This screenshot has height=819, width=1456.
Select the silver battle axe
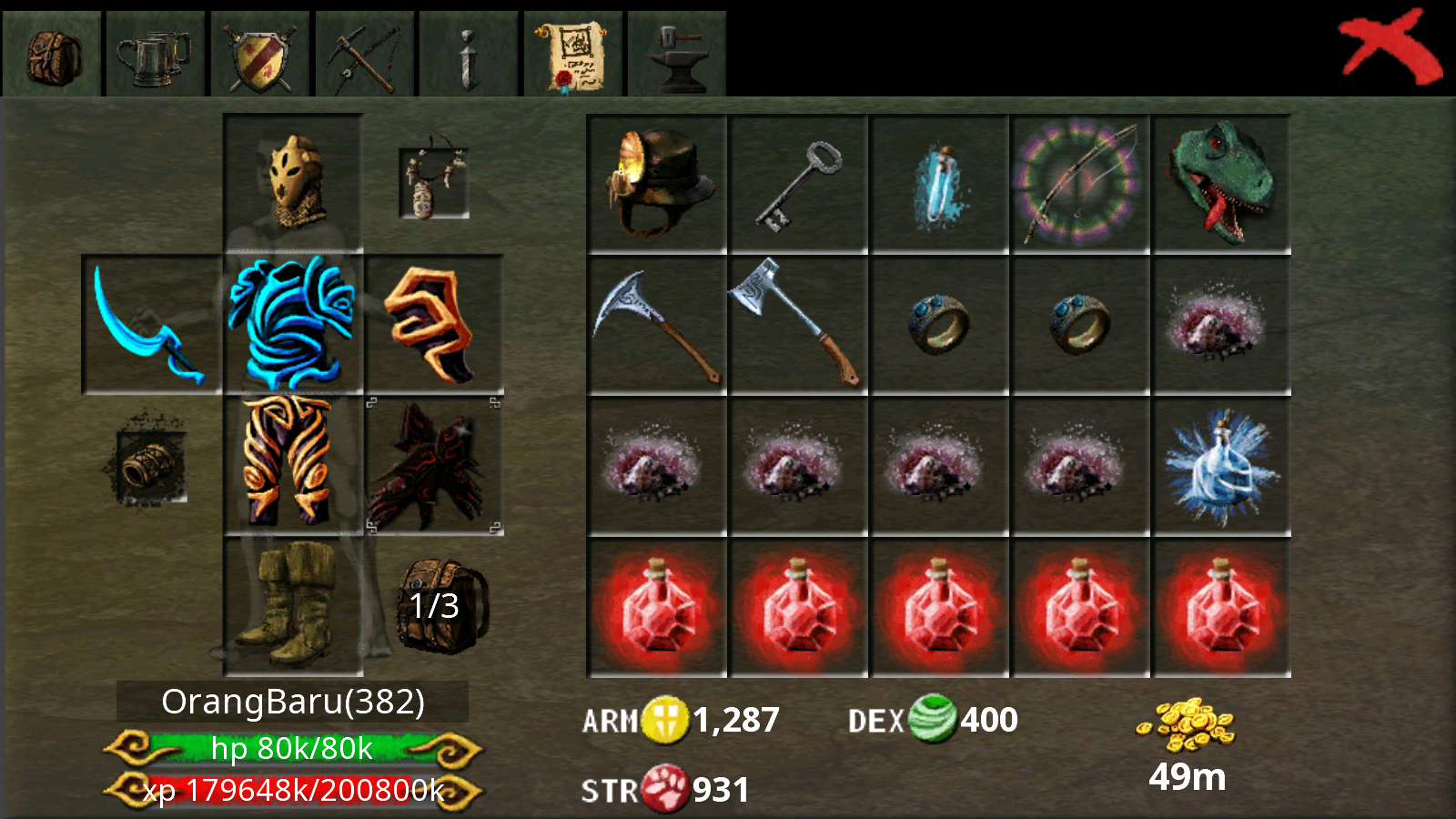[x=796, y=325]
